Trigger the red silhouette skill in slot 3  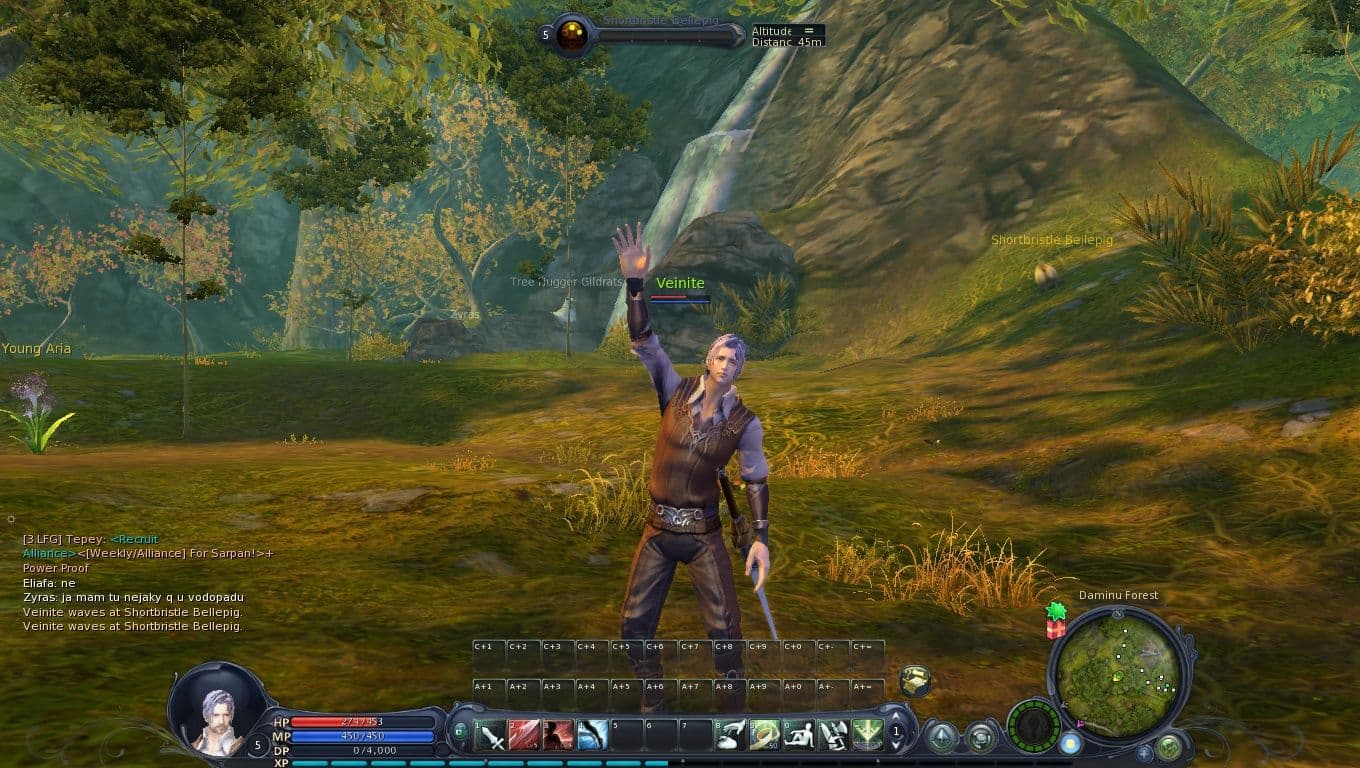pyautogui.click(x=559, y=736)
